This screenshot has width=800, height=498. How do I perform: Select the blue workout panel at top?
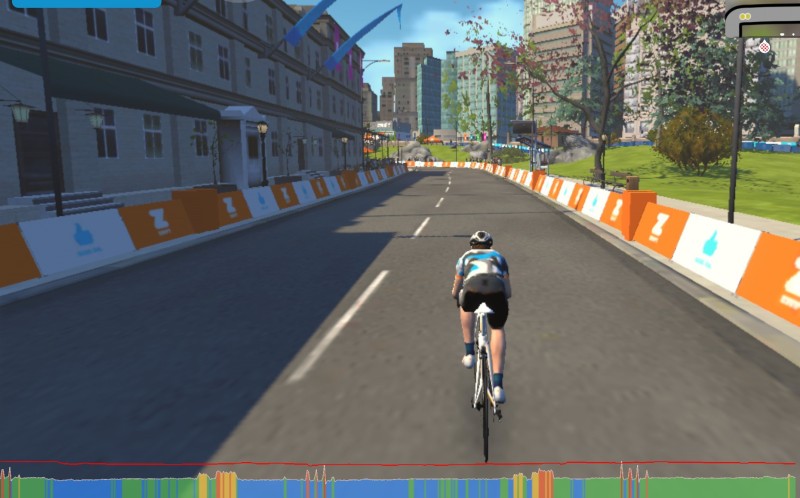[86, 4]
